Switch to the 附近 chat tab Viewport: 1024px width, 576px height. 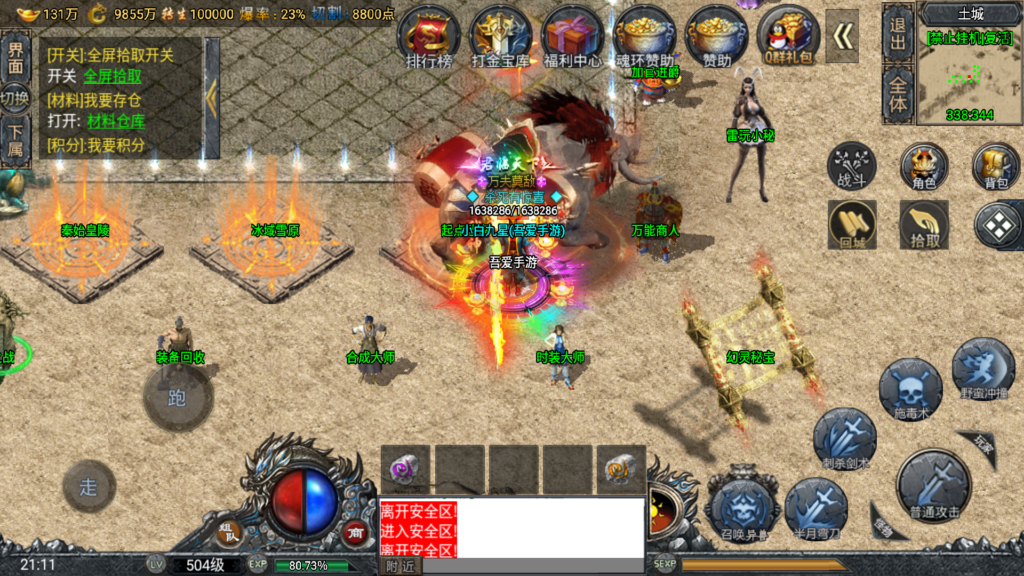point(400,566)
